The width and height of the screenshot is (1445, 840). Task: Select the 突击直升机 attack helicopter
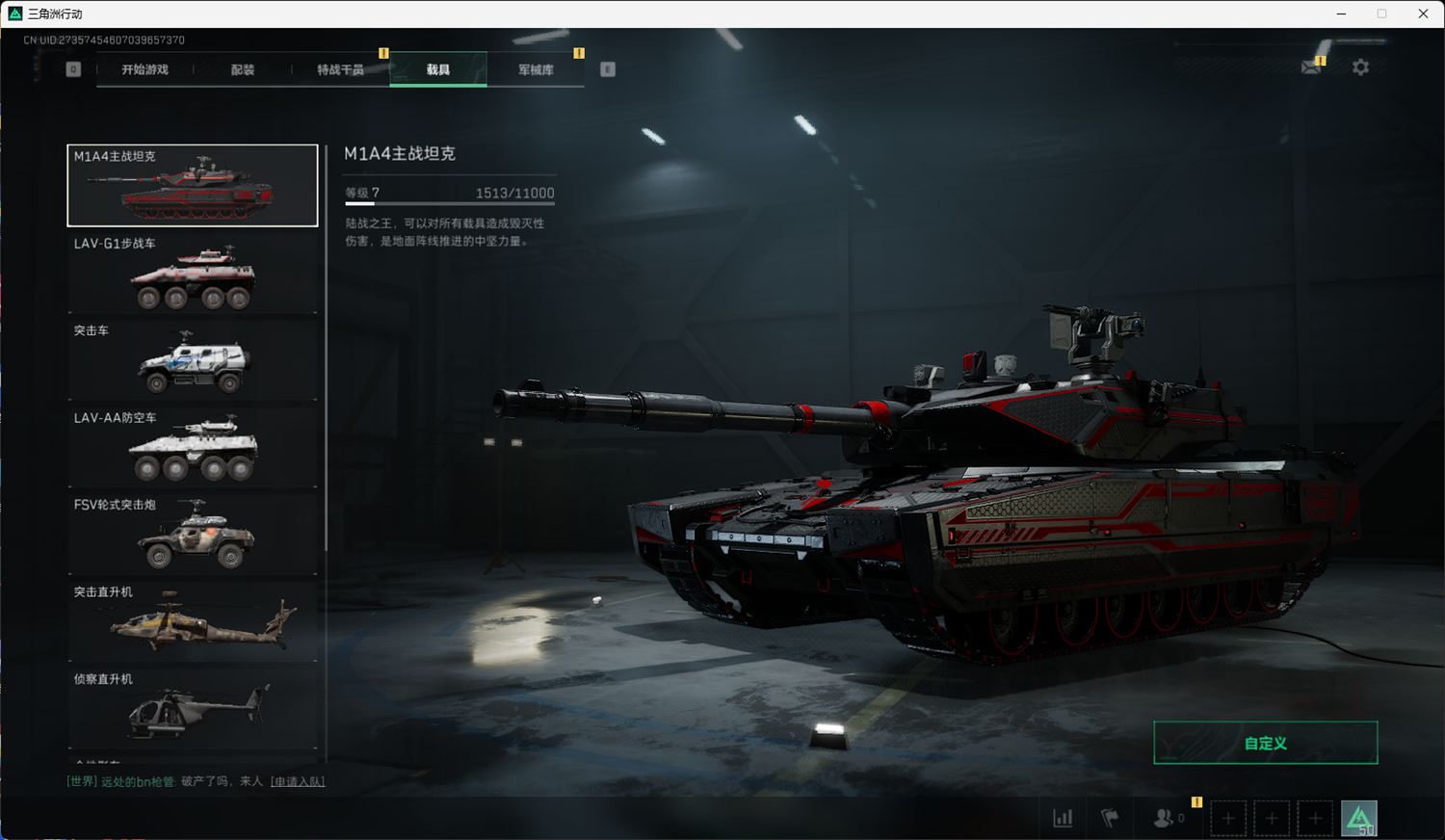[193, 621]
